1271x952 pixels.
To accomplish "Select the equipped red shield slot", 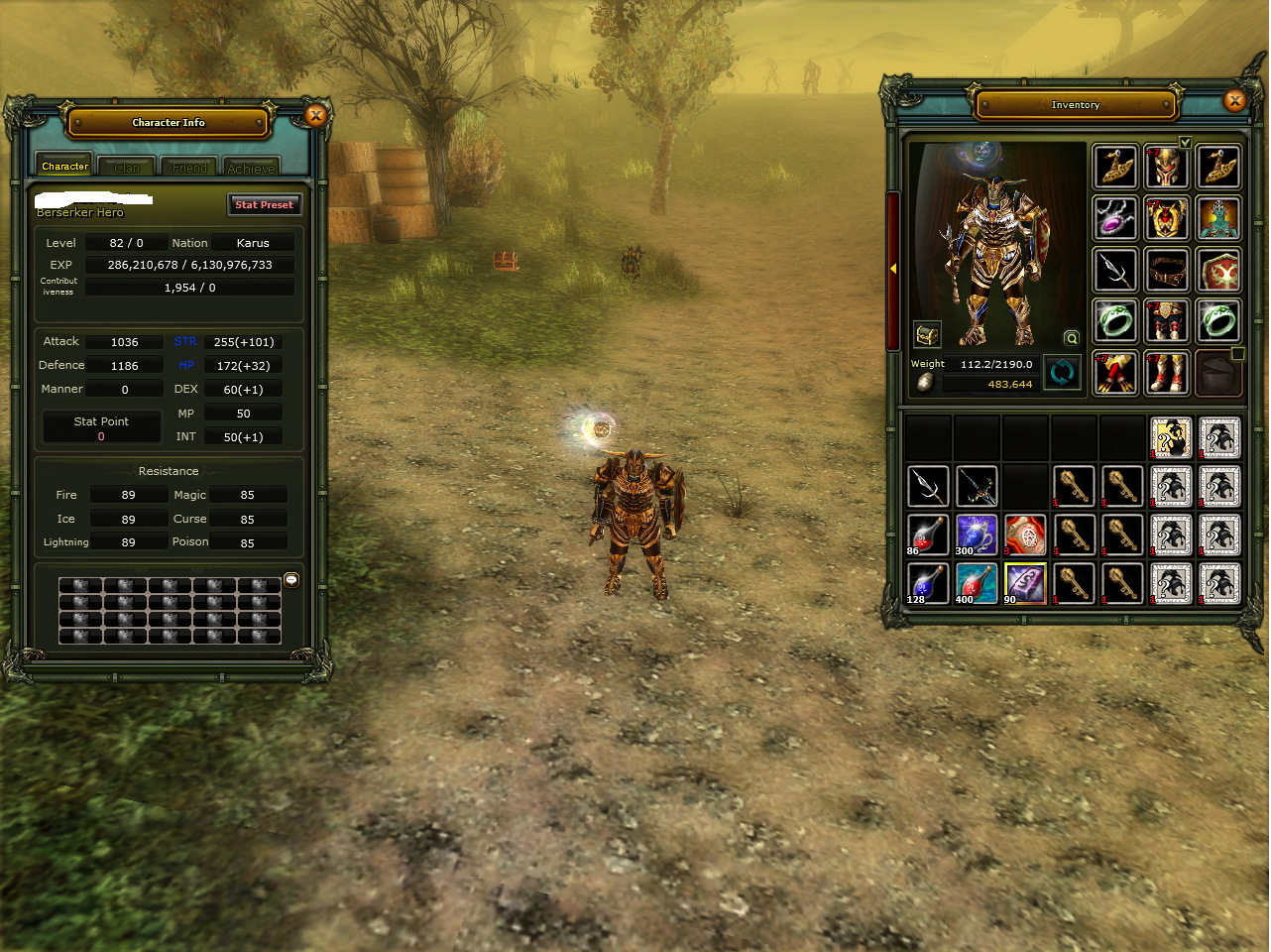I will click(1218, 270).
